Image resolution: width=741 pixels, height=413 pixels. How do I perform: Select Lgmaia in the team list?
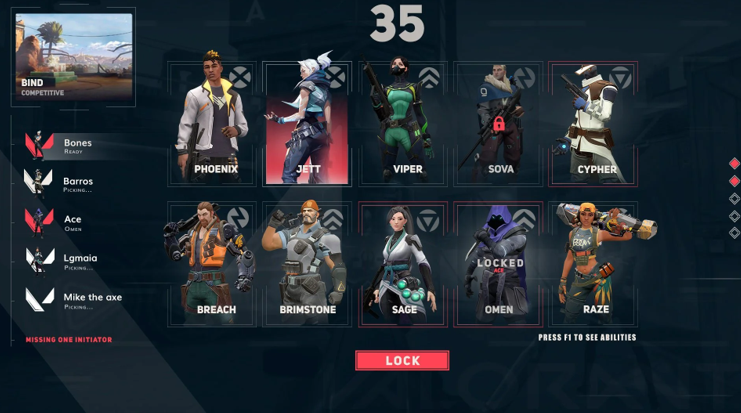(x=70, y=261)
